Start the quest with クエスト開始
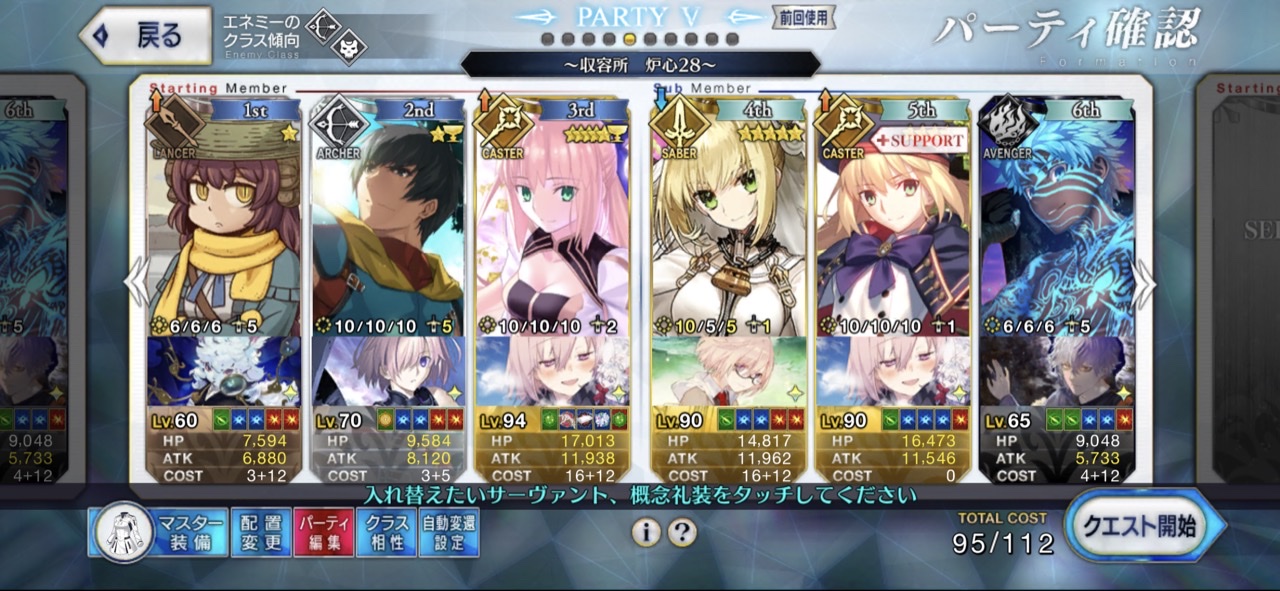This screenshot has width=1280, height=591. 1144,526
